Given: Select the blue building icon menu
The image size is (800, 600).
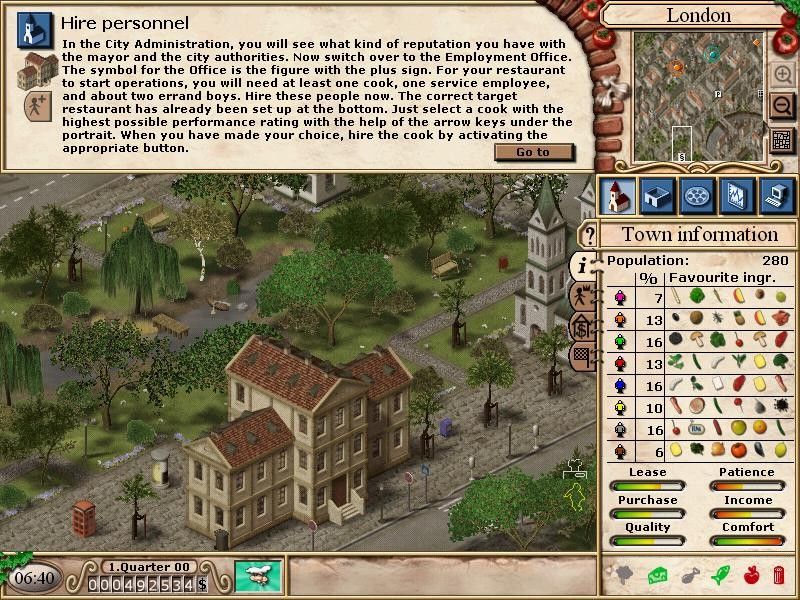Looking at the screenshot, I should pyautogui.click(x=657, y=196).
